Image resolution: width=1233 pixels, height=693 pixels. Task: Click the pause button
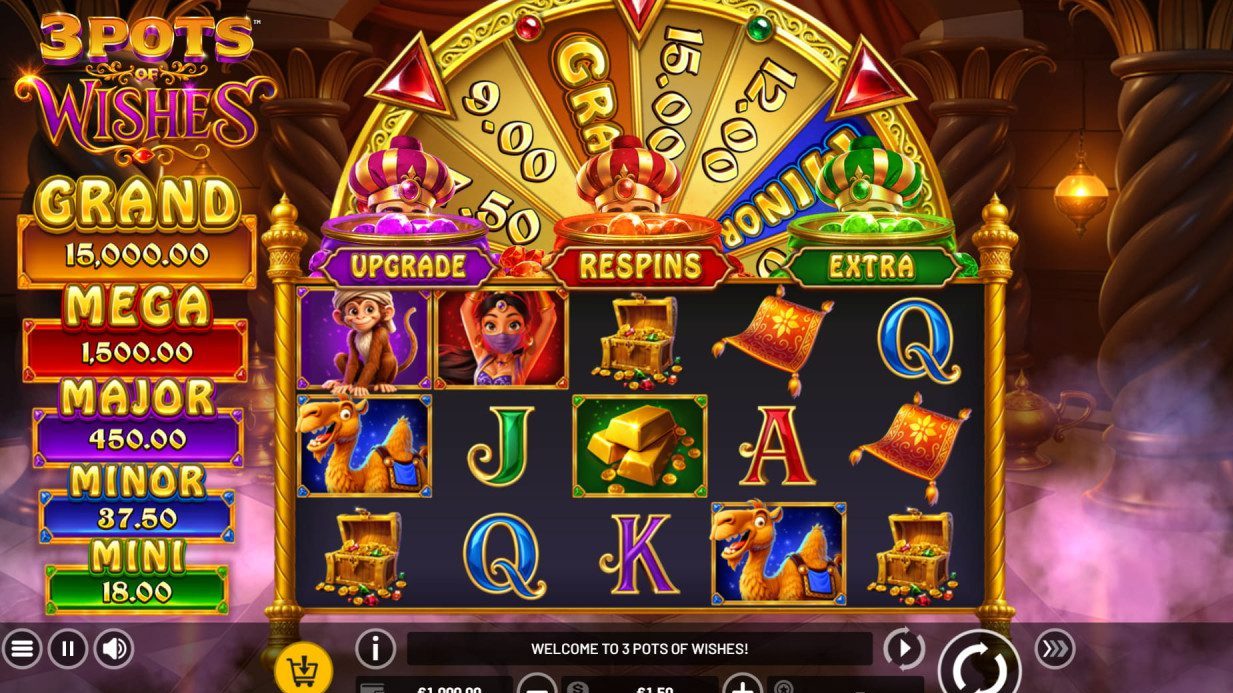point(68,650)
